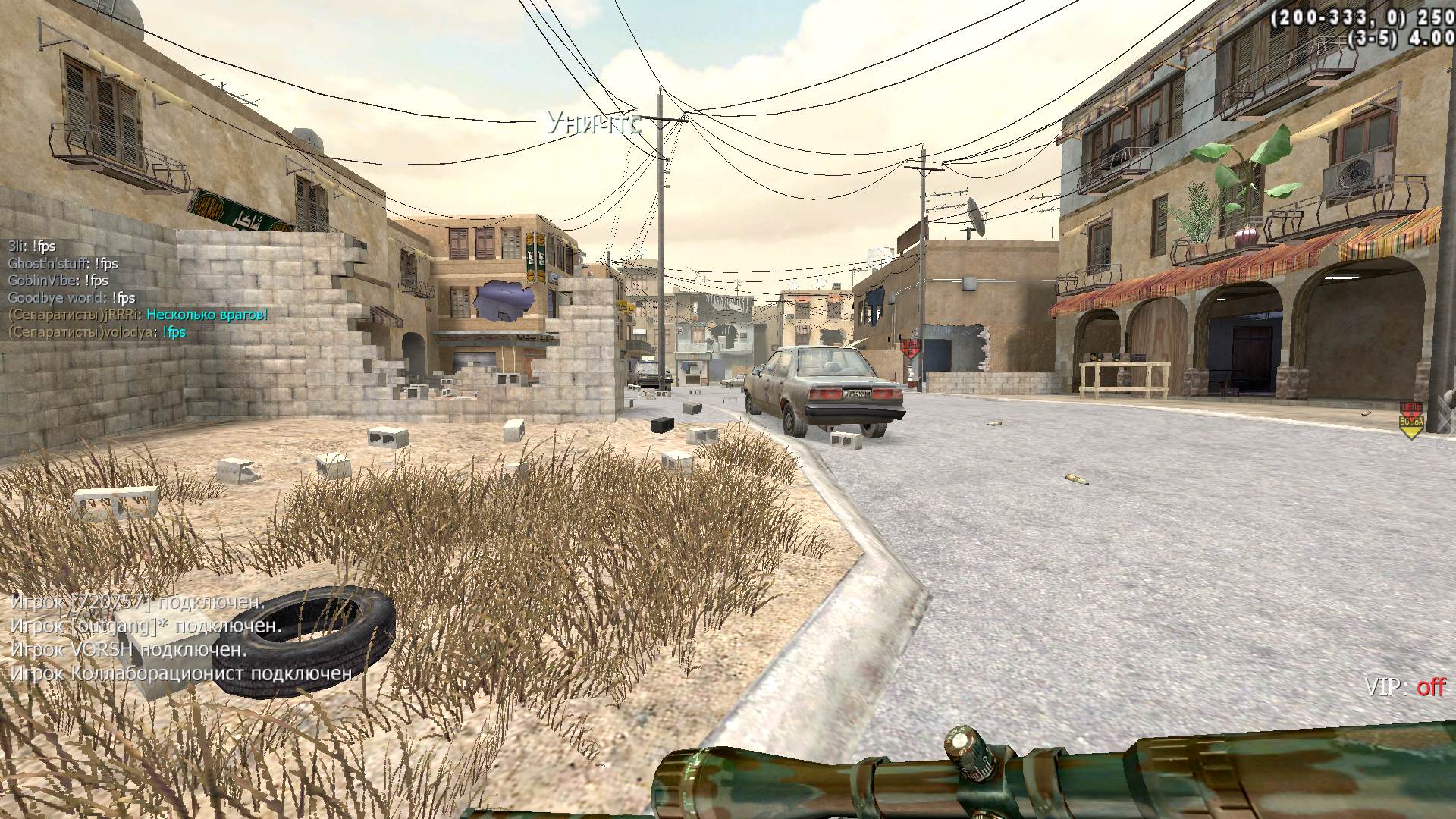Image resolution: width=1456 pixels, height=819 pixels.
Task: Toggle the VIP off indicator
Action: 1405,687
